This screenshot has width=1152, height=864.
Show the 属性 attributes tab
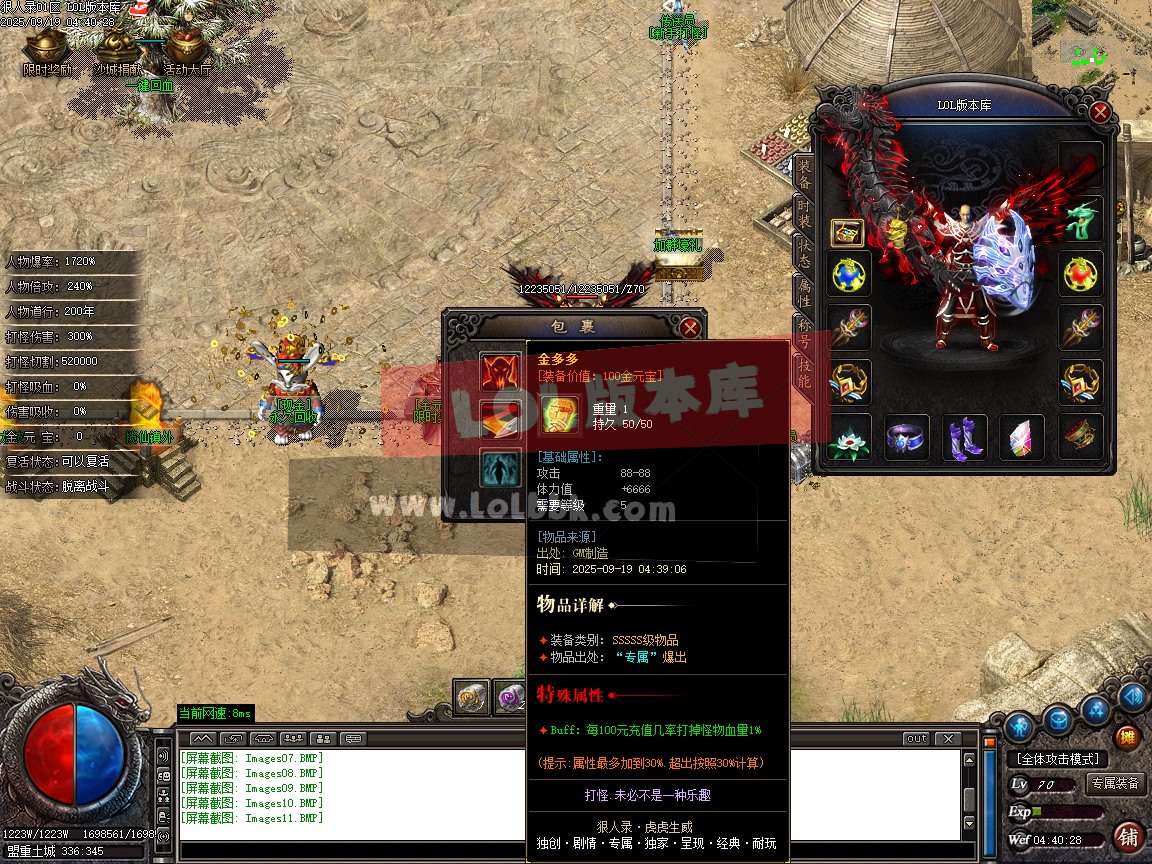[803, 292]
